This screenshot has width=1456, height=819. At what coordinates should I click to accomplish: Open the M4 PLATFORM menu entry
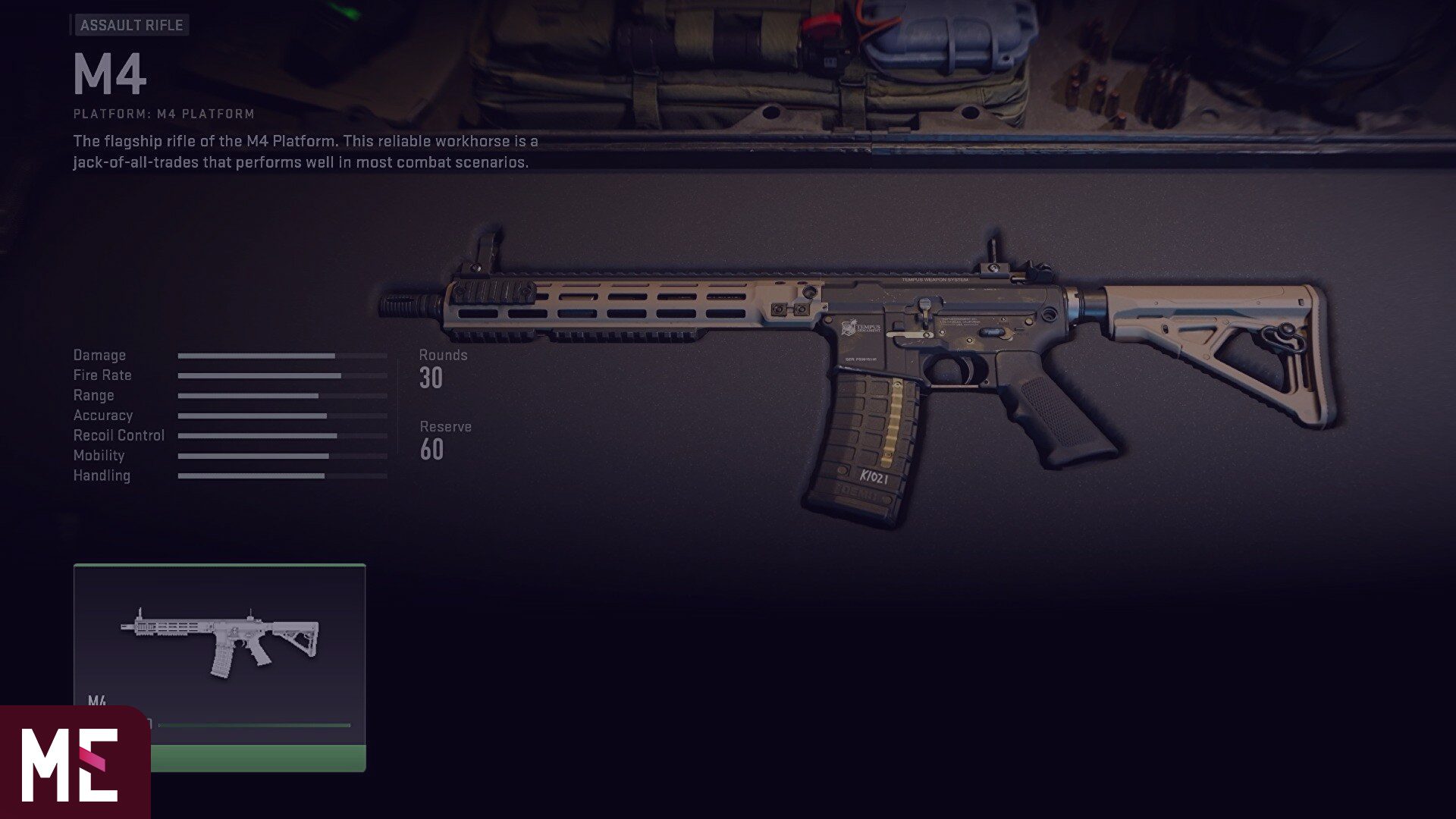click(163, 114)
